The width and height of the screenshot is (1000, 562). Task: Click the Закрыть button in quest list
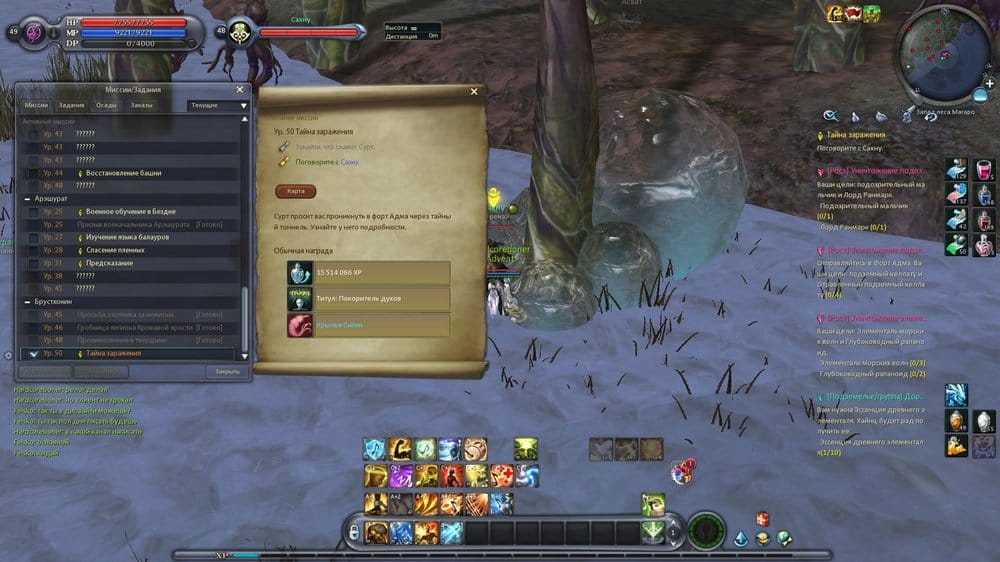(x=226, y=371)
